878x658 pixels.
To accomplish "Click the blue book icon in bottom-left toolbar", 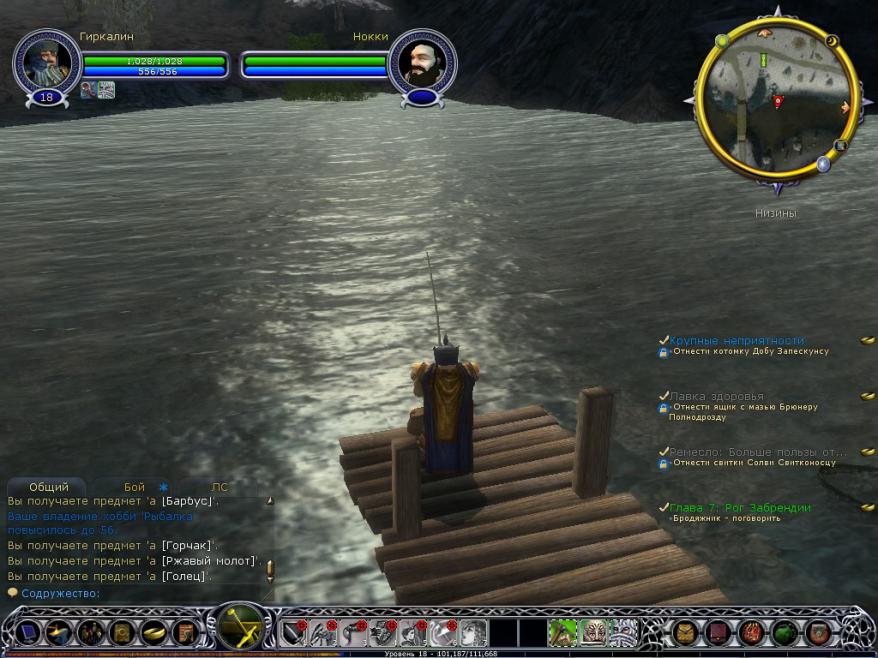I will click(26, 632).
